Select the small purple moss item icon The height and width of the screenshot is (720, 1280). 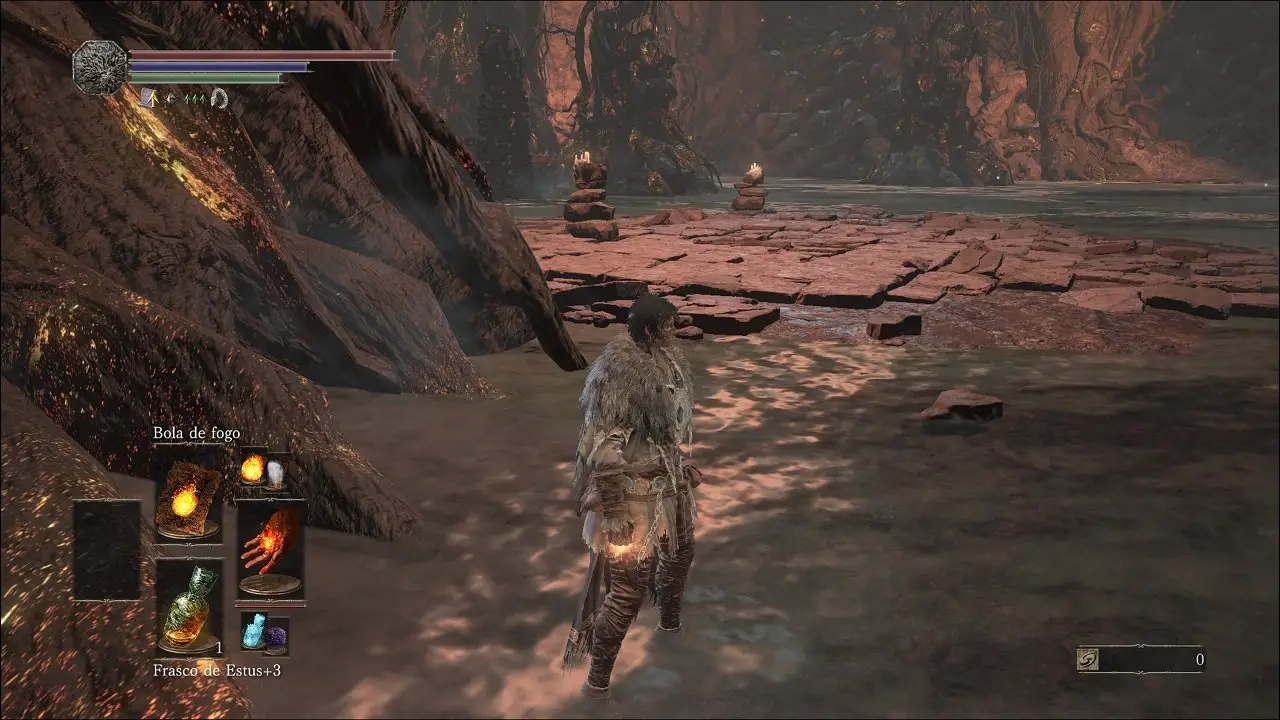pyautogui.click(x=275, y=633)
